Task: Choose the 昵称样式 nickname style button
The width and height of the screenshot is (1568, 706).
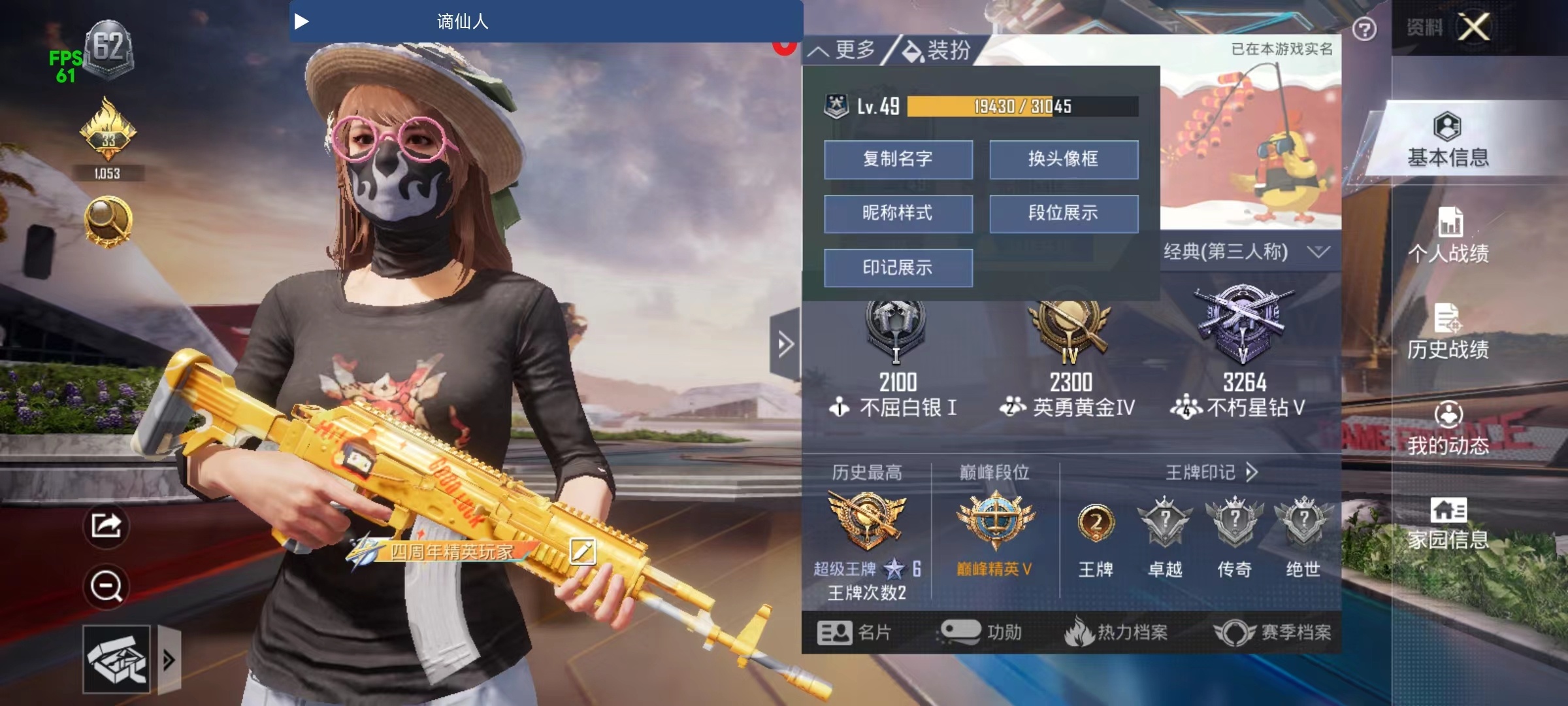Action: click(898, 213)
